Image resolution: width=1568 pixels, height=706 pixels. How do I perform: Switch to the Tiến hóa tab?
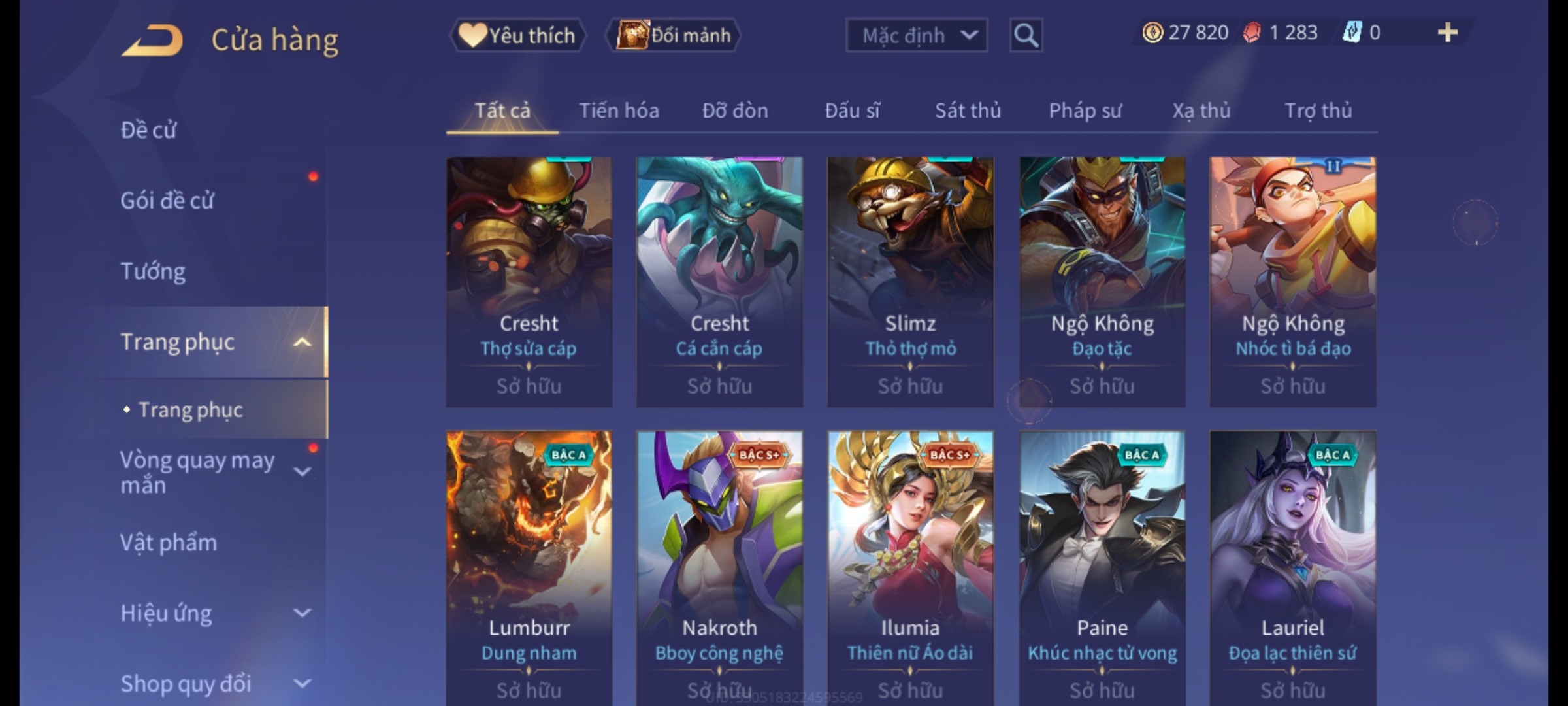point(619,110)
